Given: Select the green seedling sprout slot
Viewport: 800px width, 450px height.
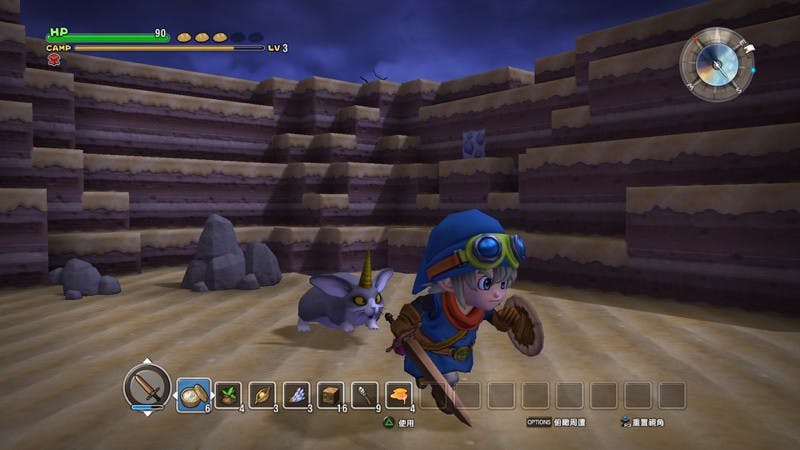Looking at the screenshot, I should coord(229,395).
